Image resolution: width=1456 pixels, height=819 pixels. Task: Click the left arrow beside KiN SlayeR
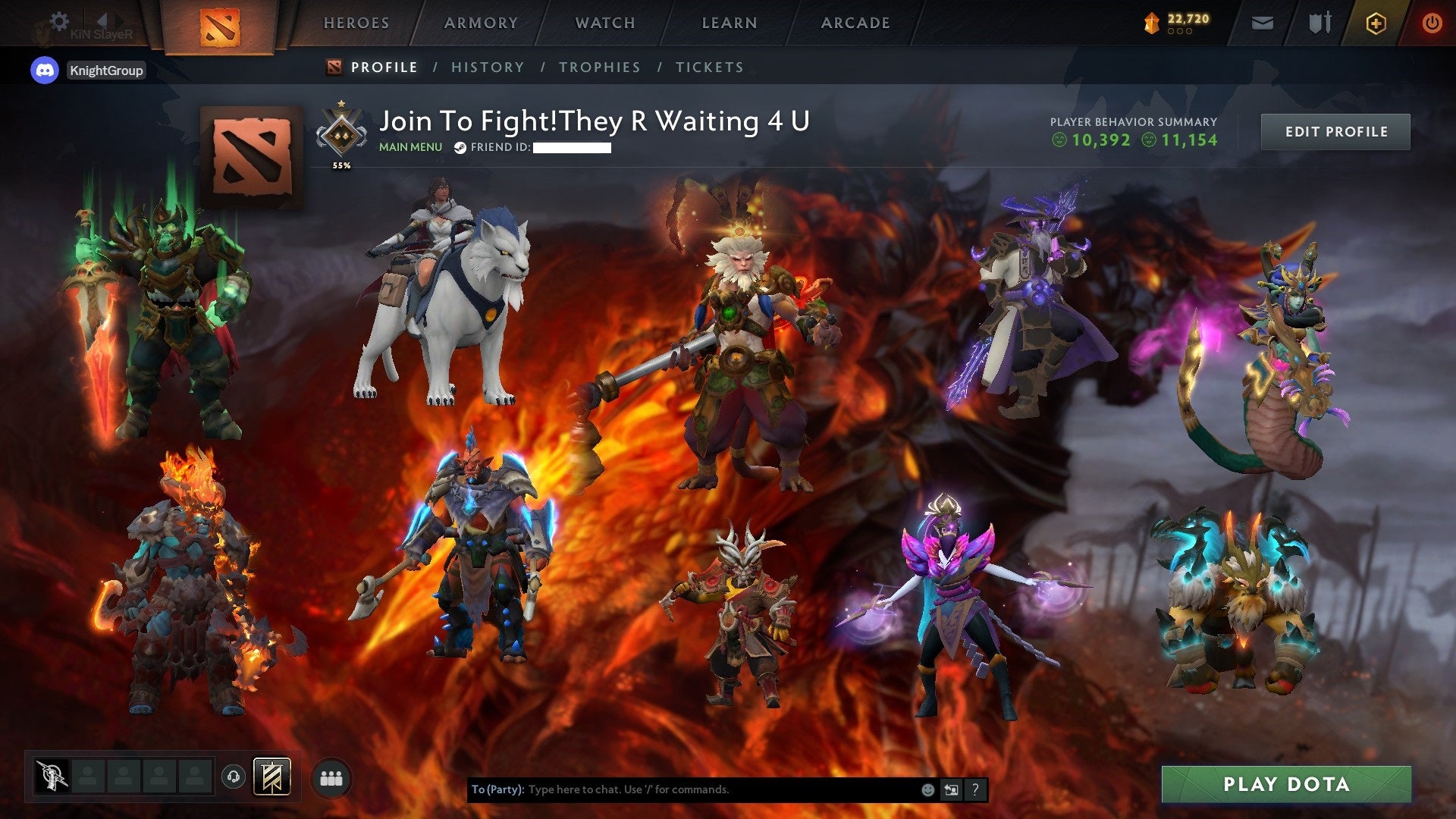pos(103,21)
